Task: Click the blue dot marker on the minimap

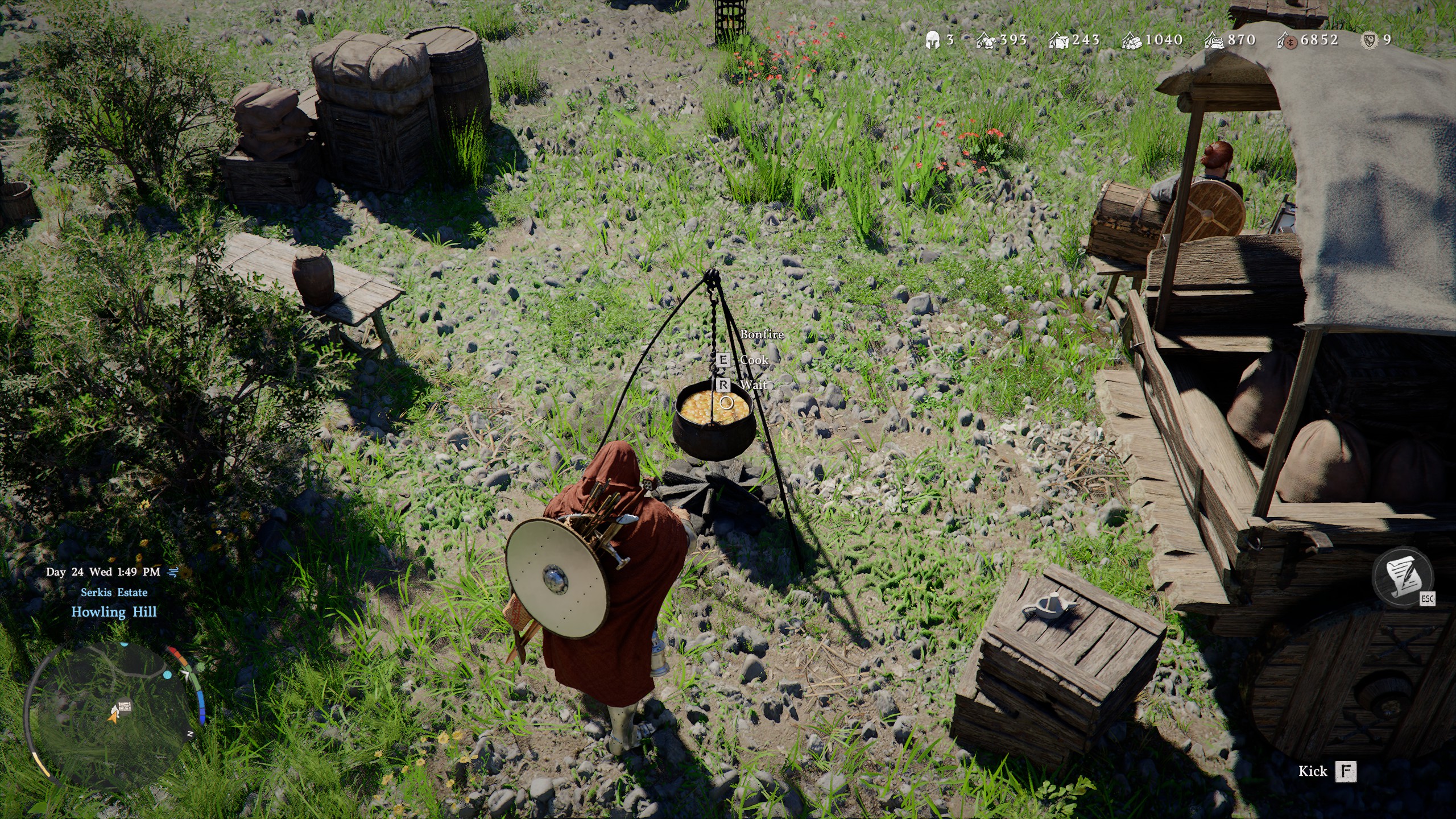Action: (168, 675)
